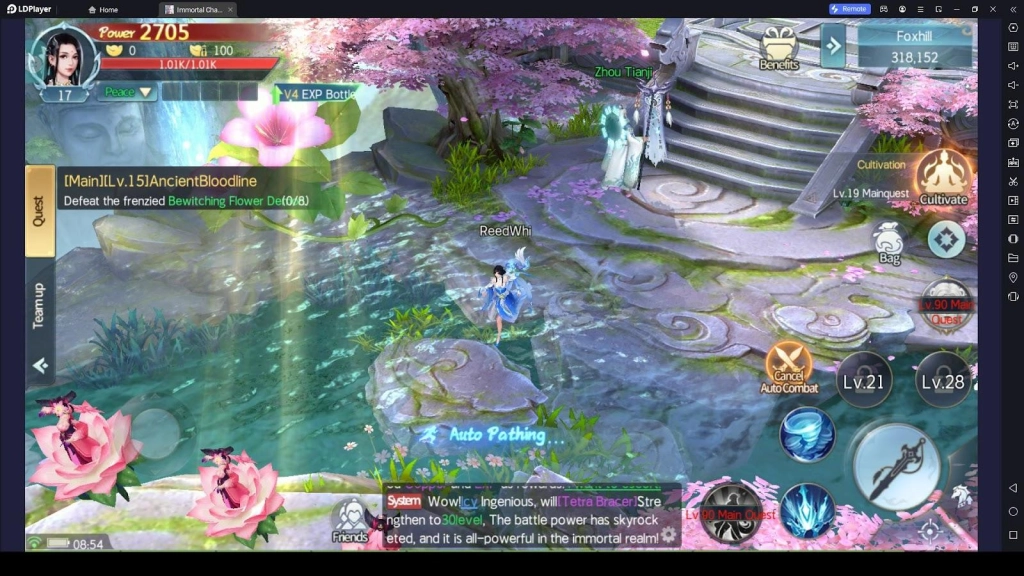1024x576 pixels.
Task: Open the Bag inventory
Action: (x=889, y=243)
